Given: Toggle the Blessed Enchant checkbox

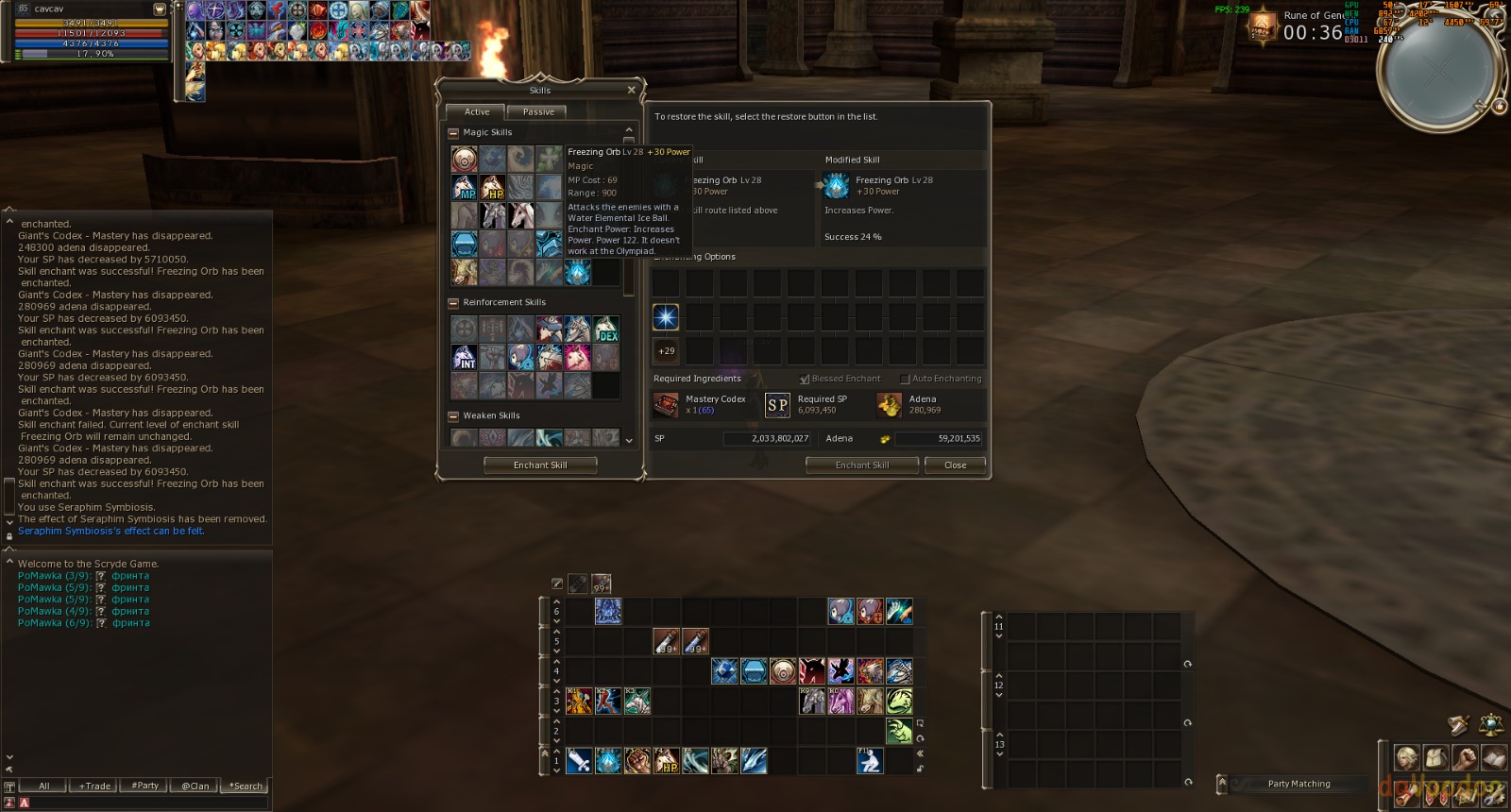Looking at the screenshot, I should click(x=805, y=379).
